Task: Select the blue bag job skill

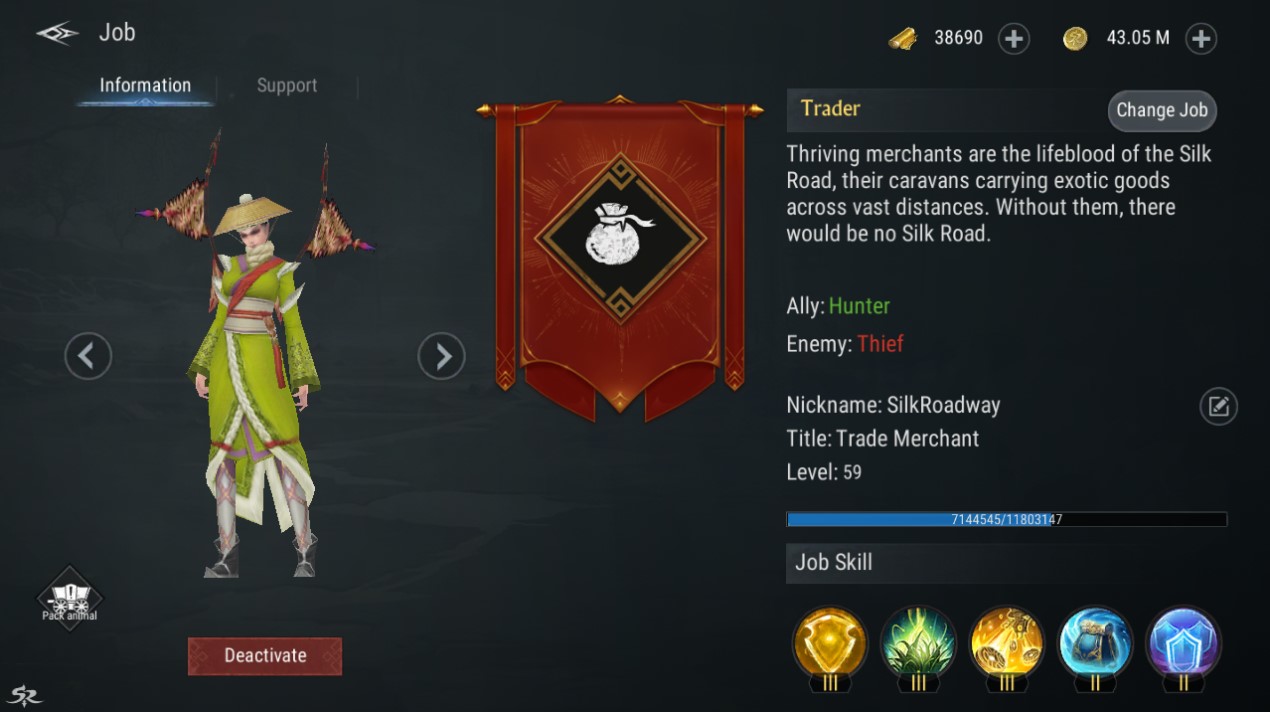Action: [1095, 644]
